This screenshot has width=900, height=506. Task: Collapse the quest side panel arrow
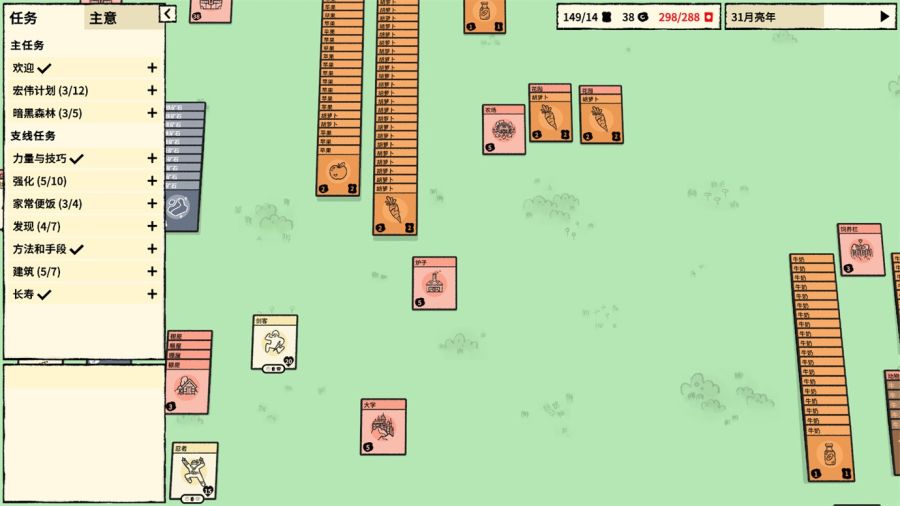pyautogui.click(x=168, y=14)
